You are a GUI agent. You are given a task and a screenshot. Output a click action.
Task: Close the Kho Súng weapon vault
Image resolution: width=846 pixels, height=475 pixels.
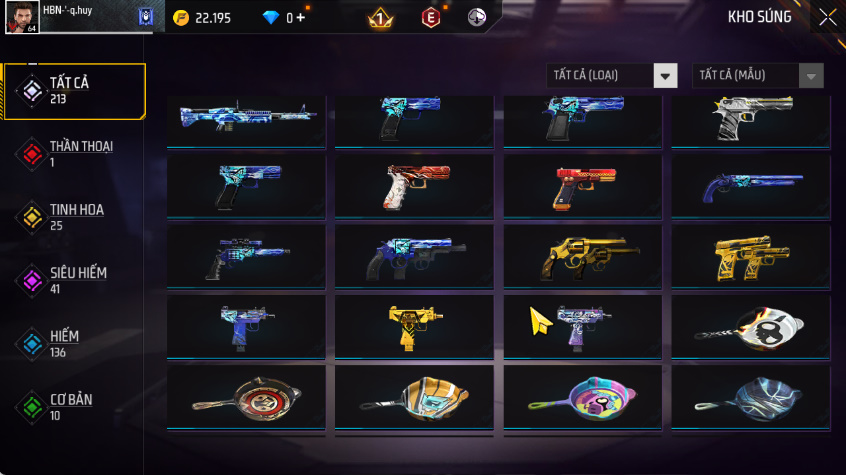(x=827, y=17)
